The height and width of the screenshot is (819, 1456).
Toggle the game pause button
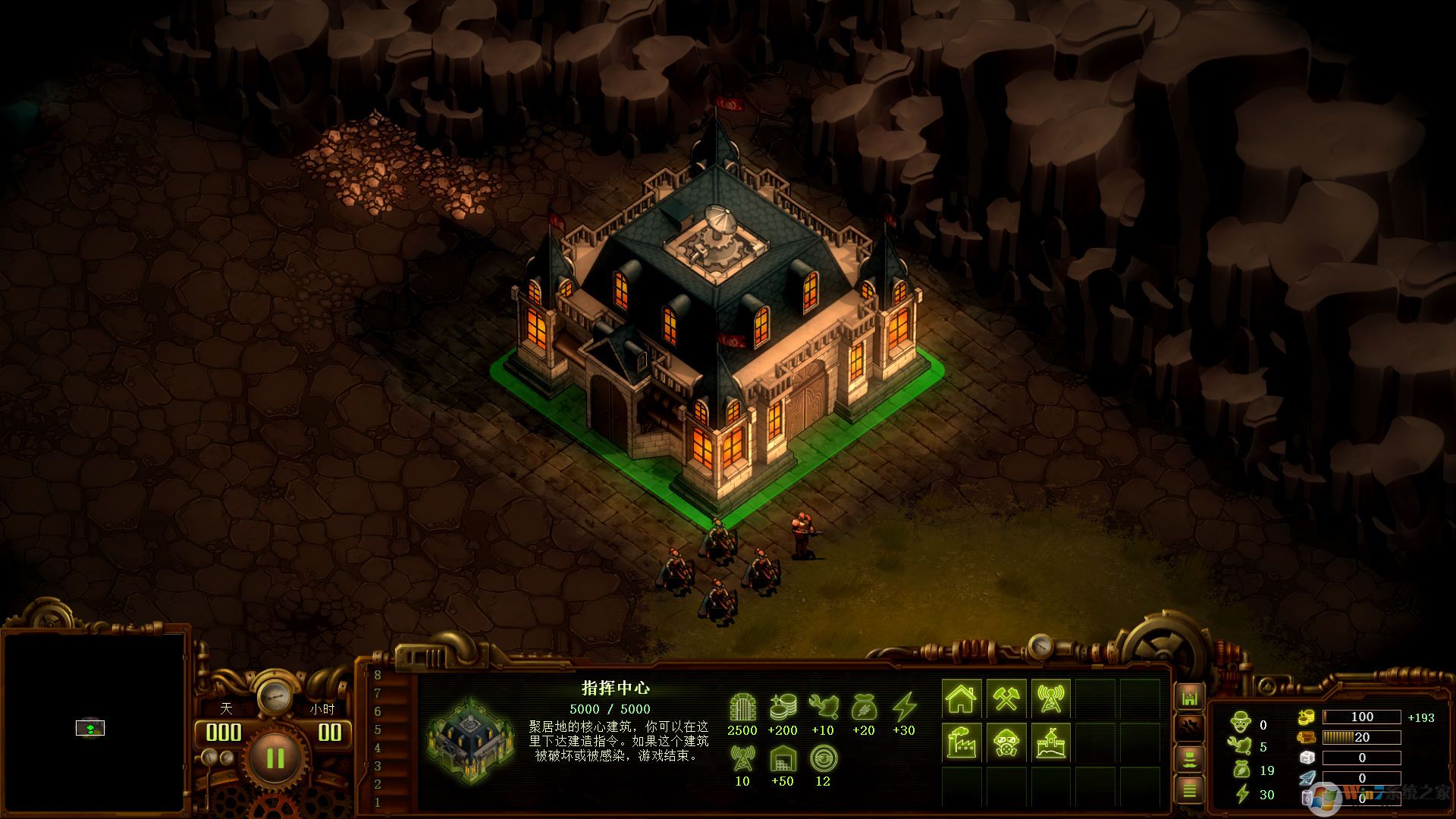[x=275, y=758]
